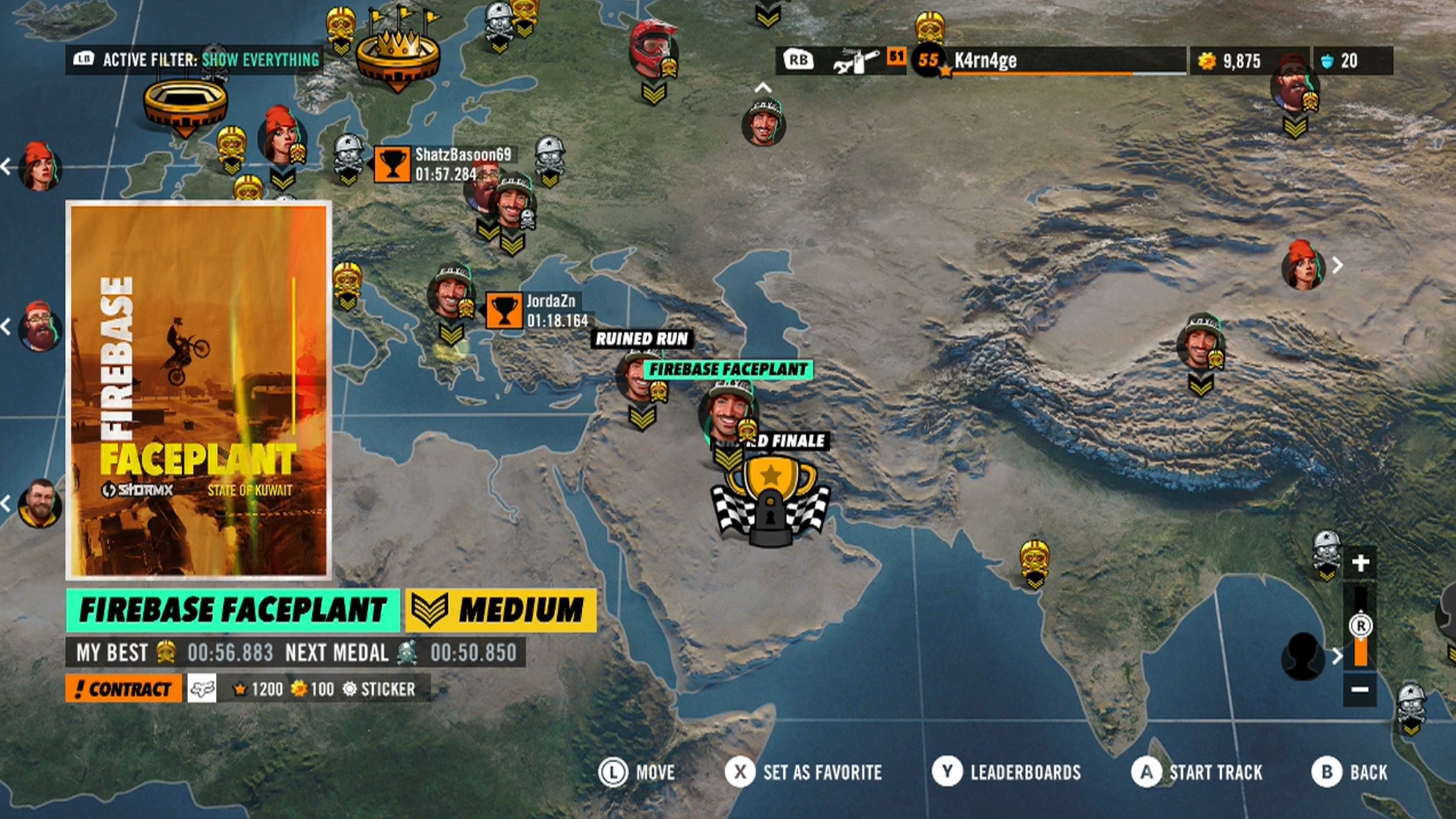Open the orange Contract badge
This screenshot has height=819, width=1456.
point(123,689)
